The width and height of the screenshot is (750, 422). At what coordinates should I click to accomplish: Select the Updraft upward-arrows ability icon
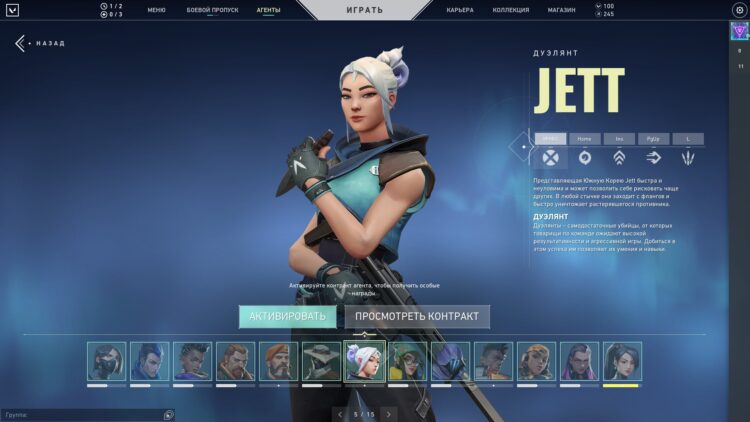(619, 157)
